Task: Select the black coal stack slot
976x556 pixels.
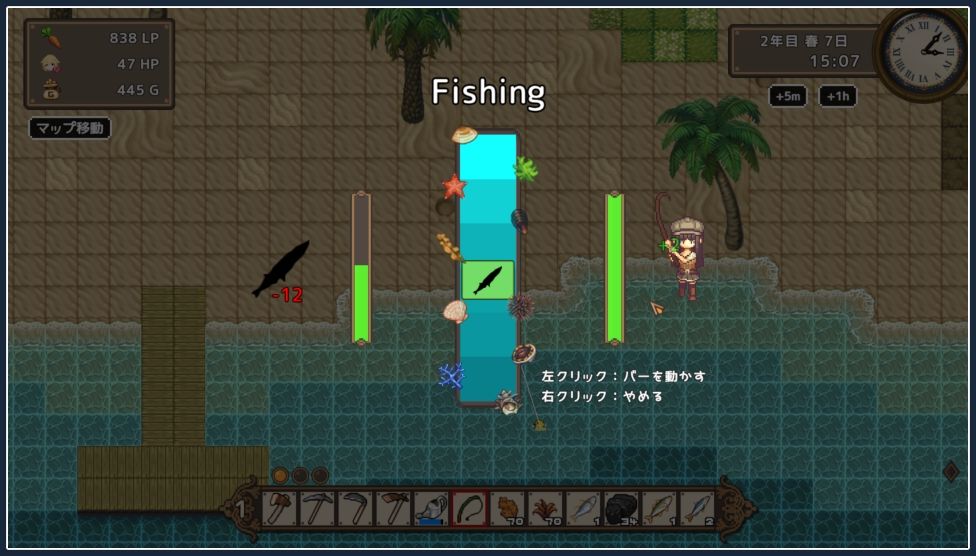Action: click(x=622, y=509)
